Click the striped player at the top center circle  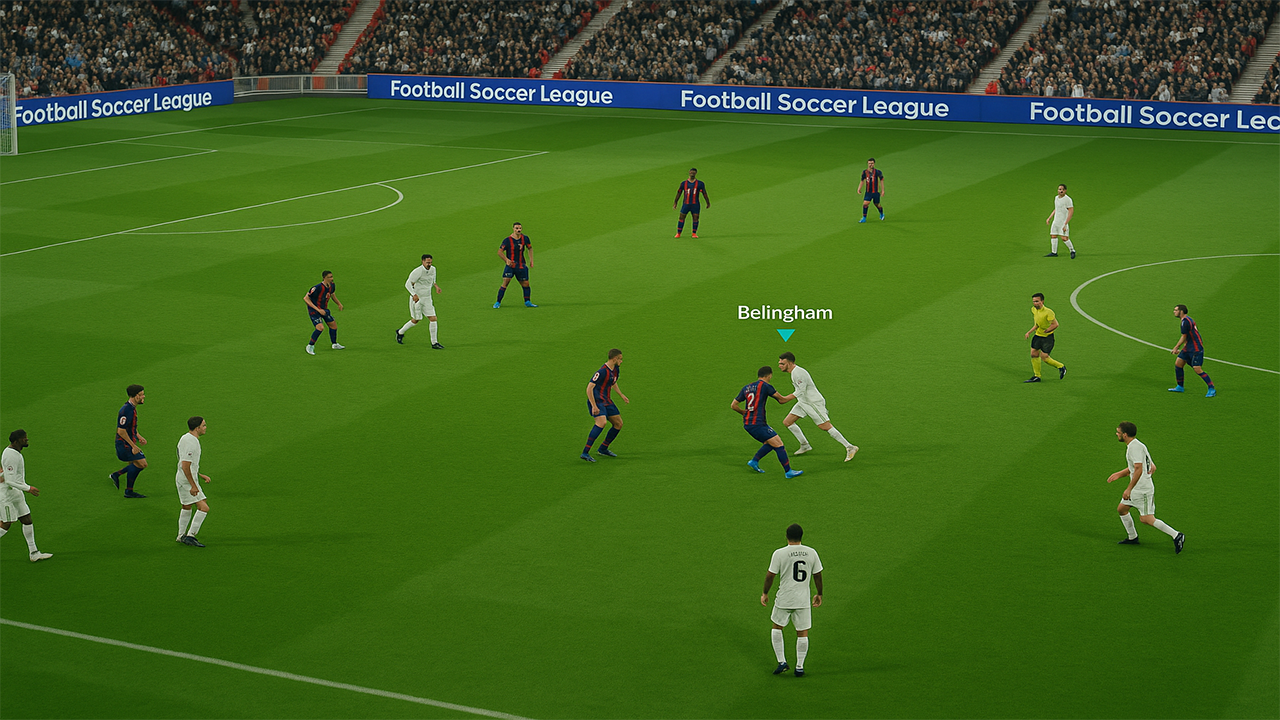(688, 200)
